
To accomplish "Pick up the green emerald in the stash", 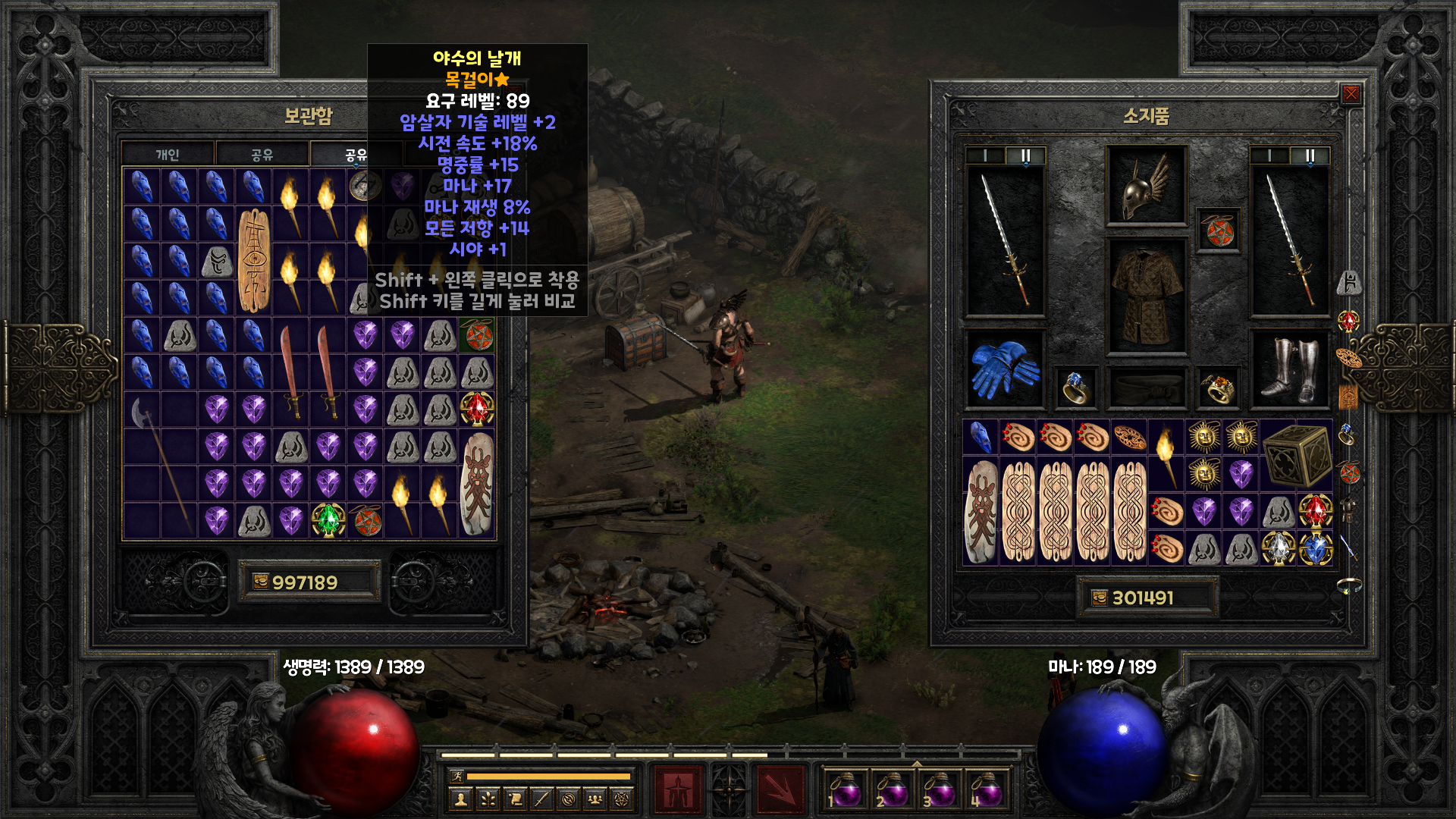I will [x=328, y=520].
